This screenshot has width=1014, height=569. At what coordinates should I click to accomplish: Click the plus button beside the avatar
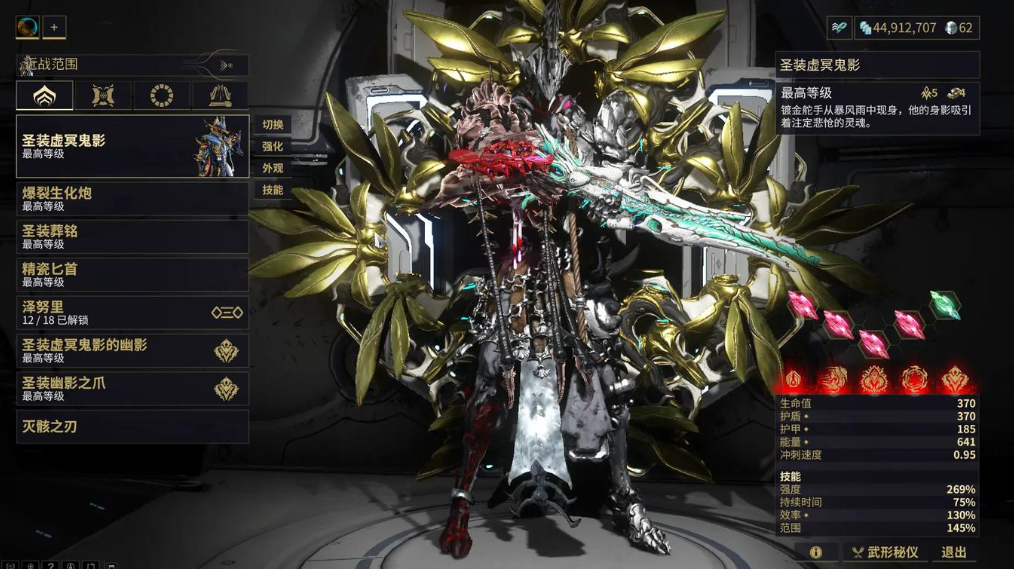[x=54, y=27]
